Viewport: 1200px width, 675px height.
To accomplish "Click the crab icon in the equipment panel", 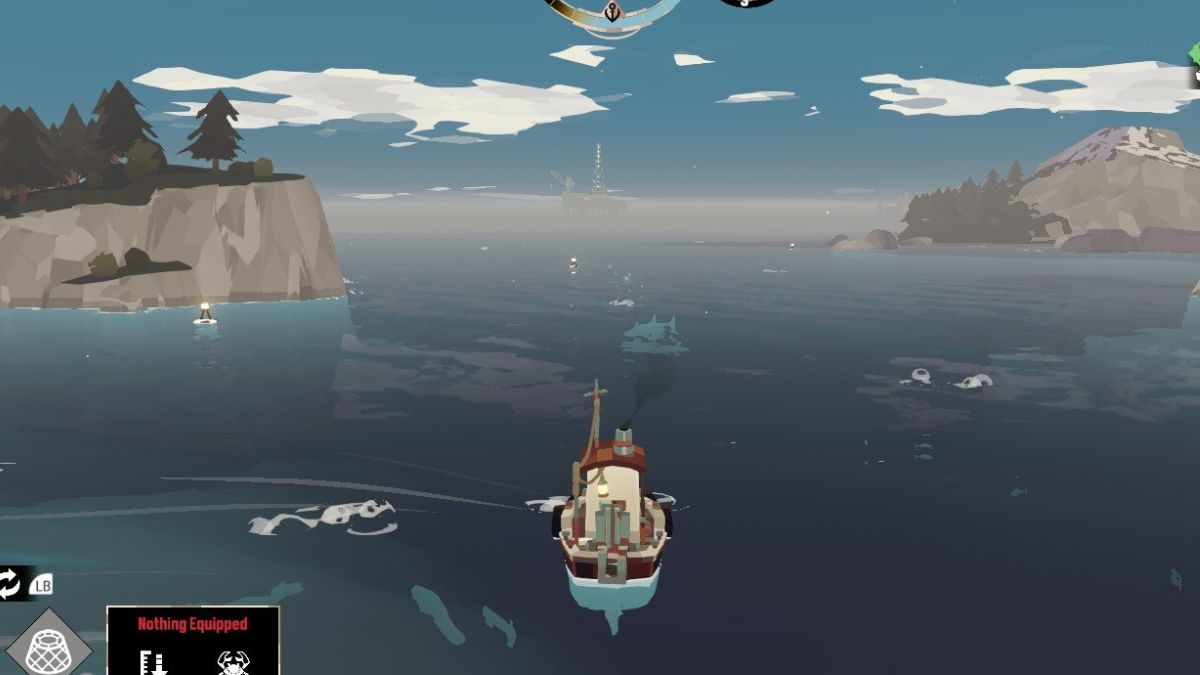I will [x=232, y=662].
